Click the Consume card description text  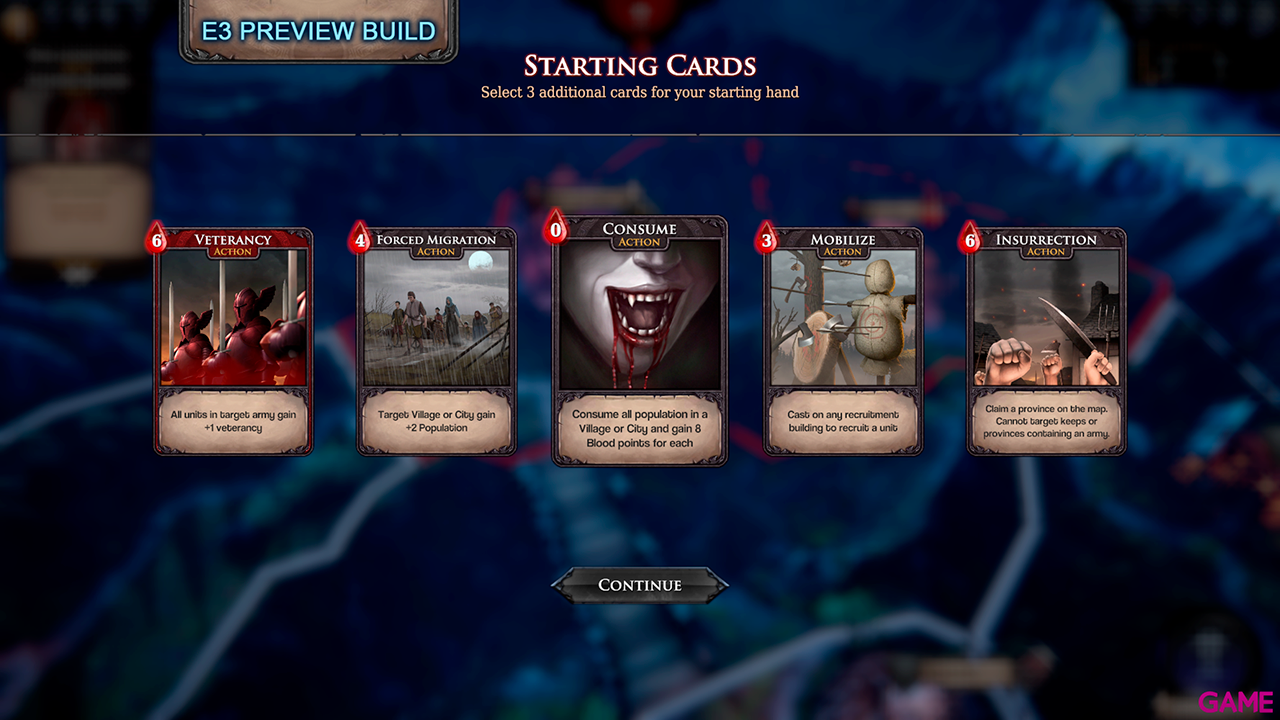639,428
